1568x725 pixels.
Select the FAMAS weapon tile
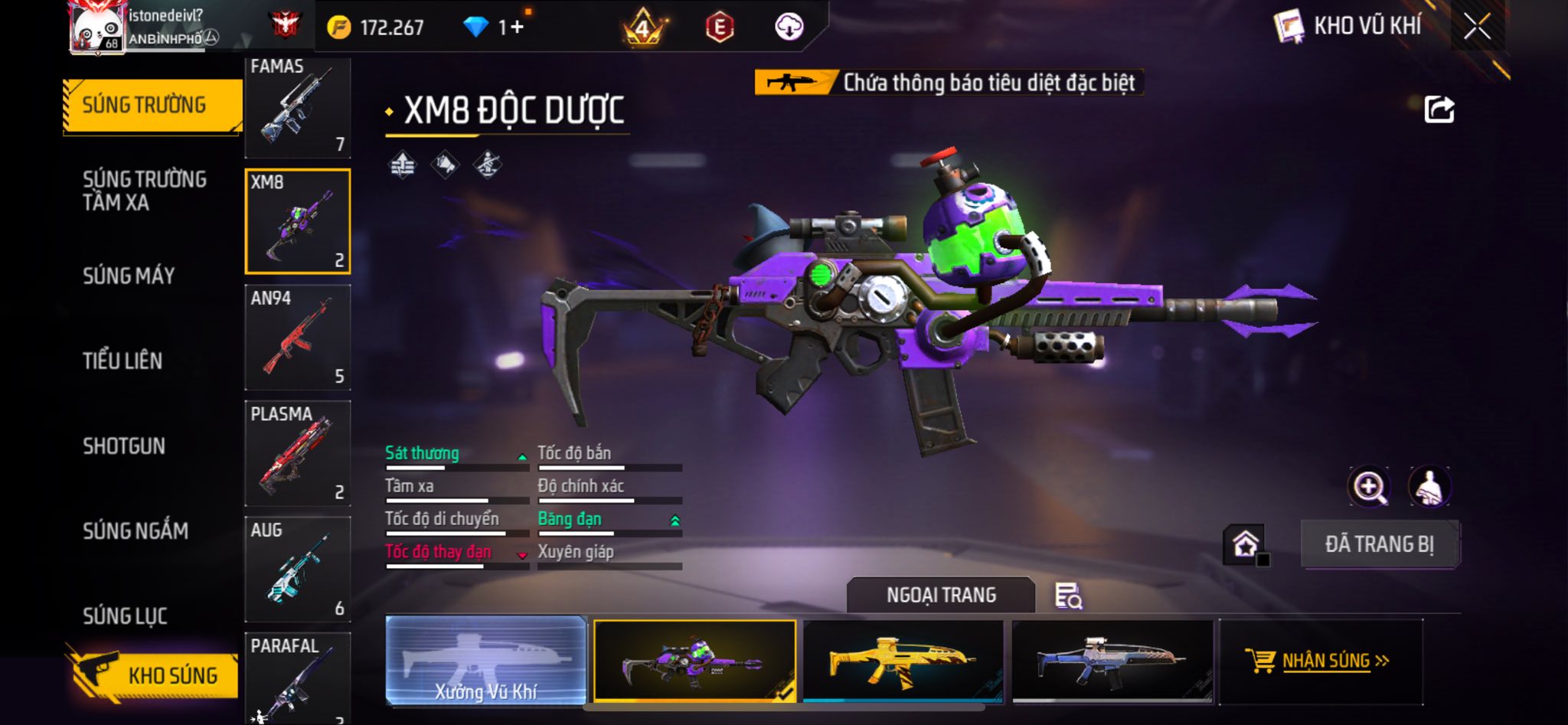coord(298,106)
